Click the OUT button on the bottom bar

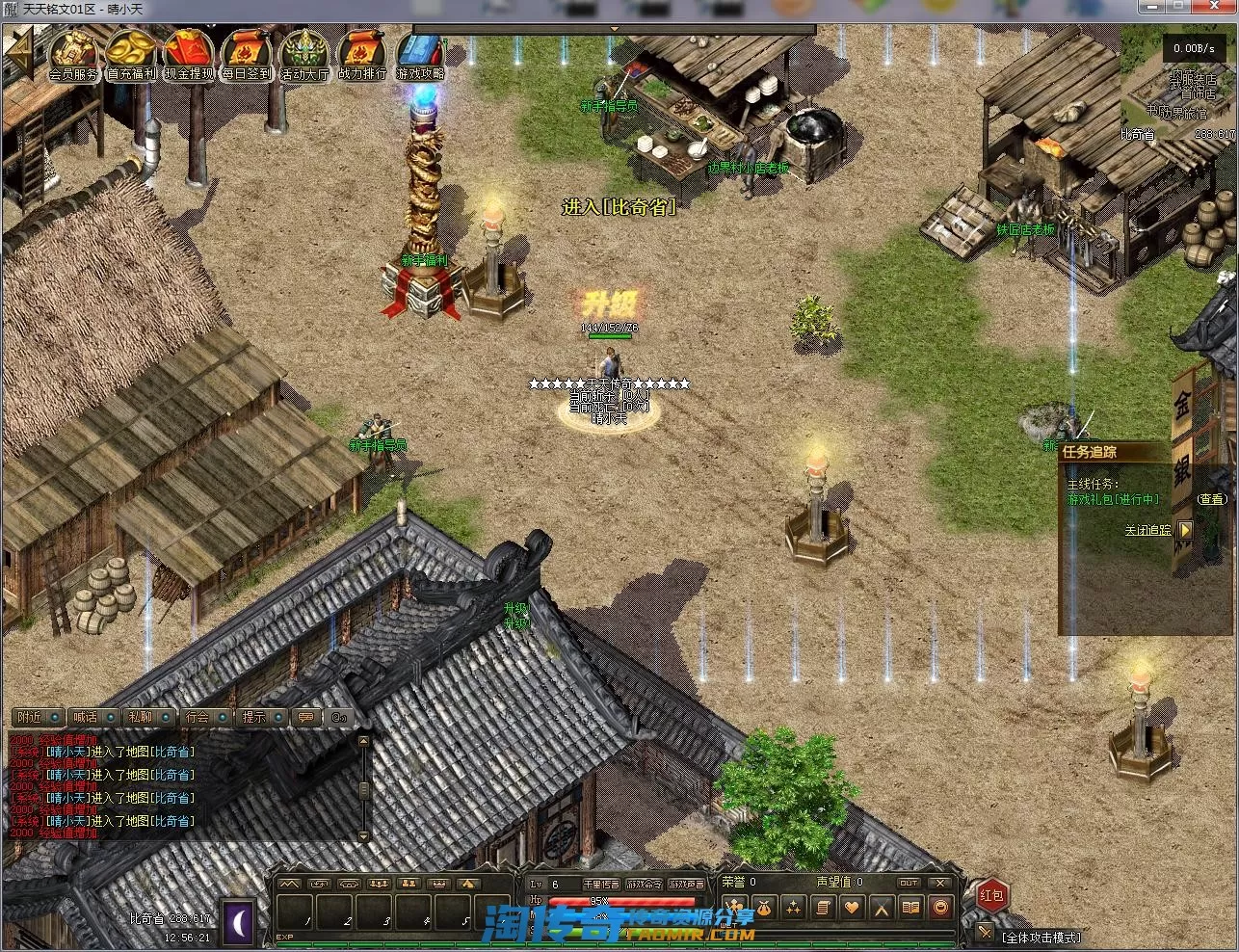click(909, 883)
